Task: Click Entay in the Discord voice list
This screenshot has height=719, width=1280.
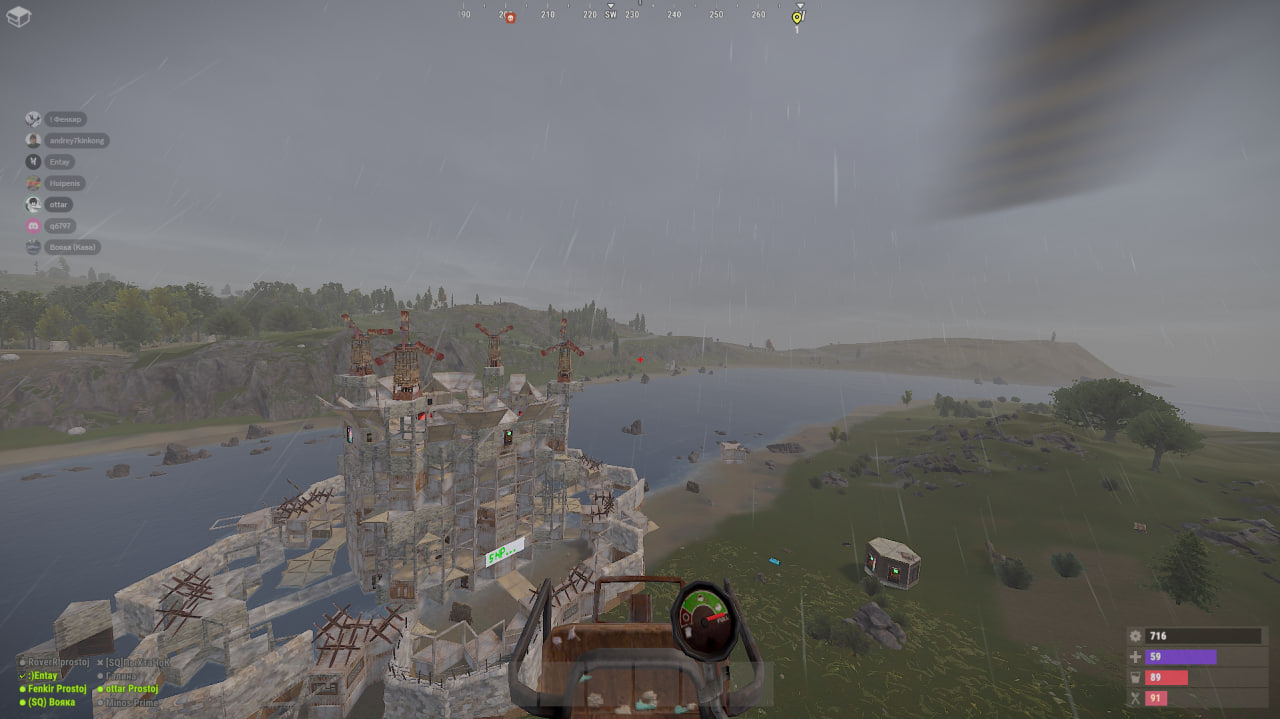Action: (x=60, y=162)
